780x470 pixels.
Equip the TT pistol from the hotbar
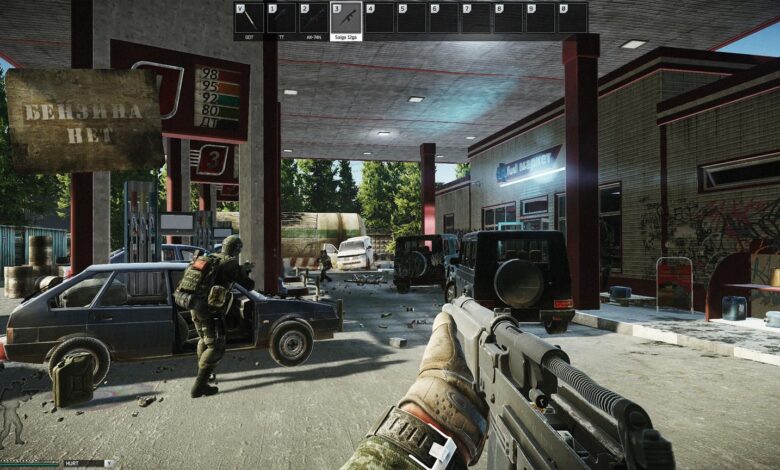click(x=281, y=20)
